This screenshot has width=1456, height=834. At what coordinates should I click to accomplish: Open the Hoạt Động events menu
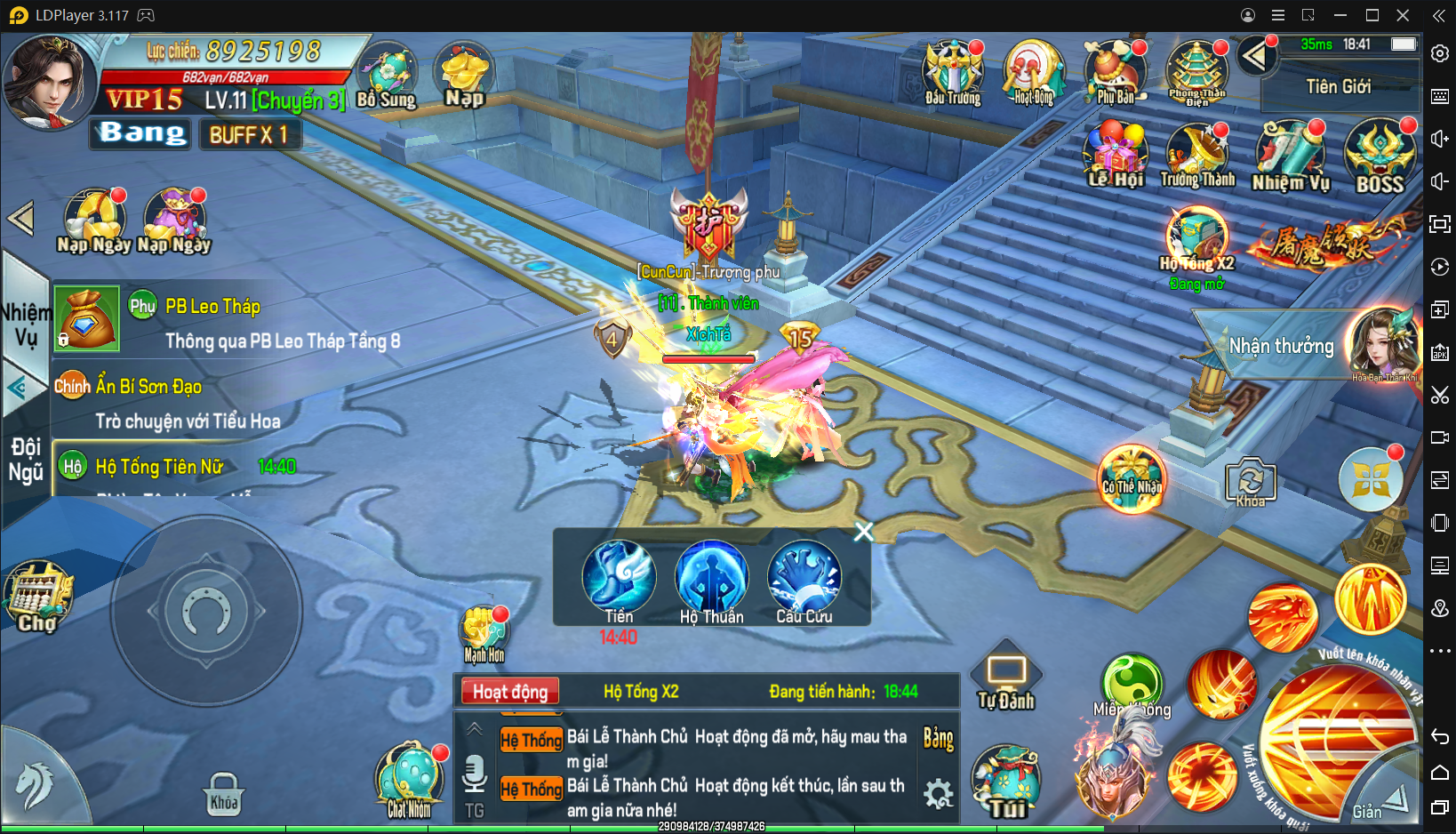point(1033,73)
